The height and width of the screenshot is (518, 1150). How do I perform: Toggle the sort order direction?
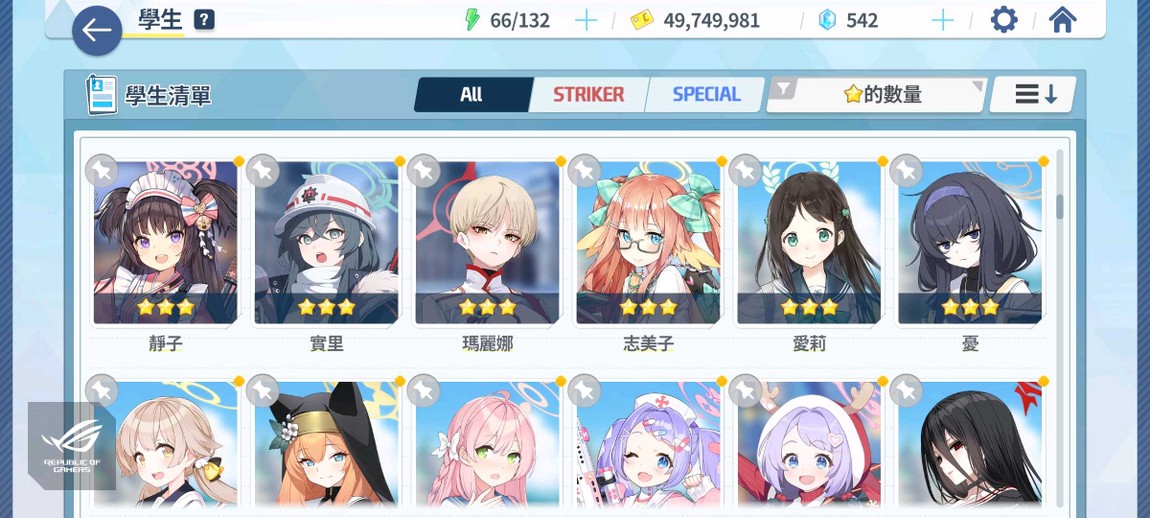tap(1035, 95)
